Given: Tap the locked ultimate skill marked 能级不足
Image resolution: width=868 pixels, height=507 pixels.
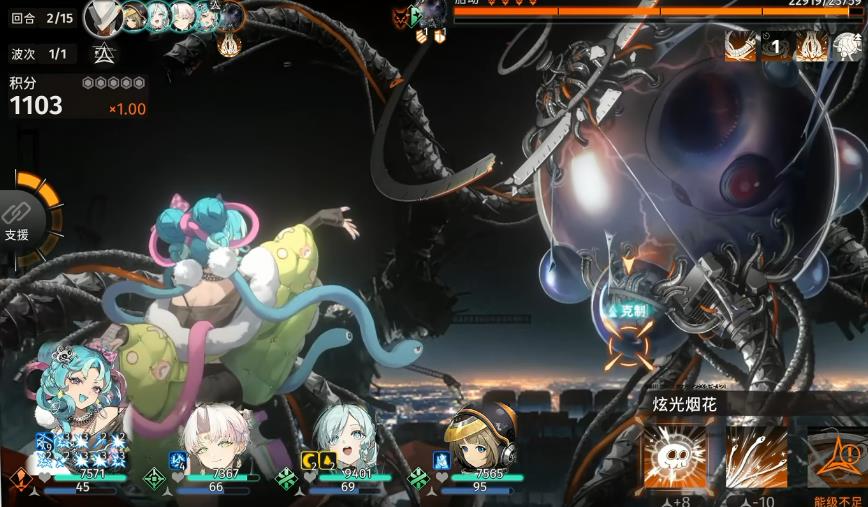Looking at the screenshot, I should pyautogui.click(x=838, y=458).
